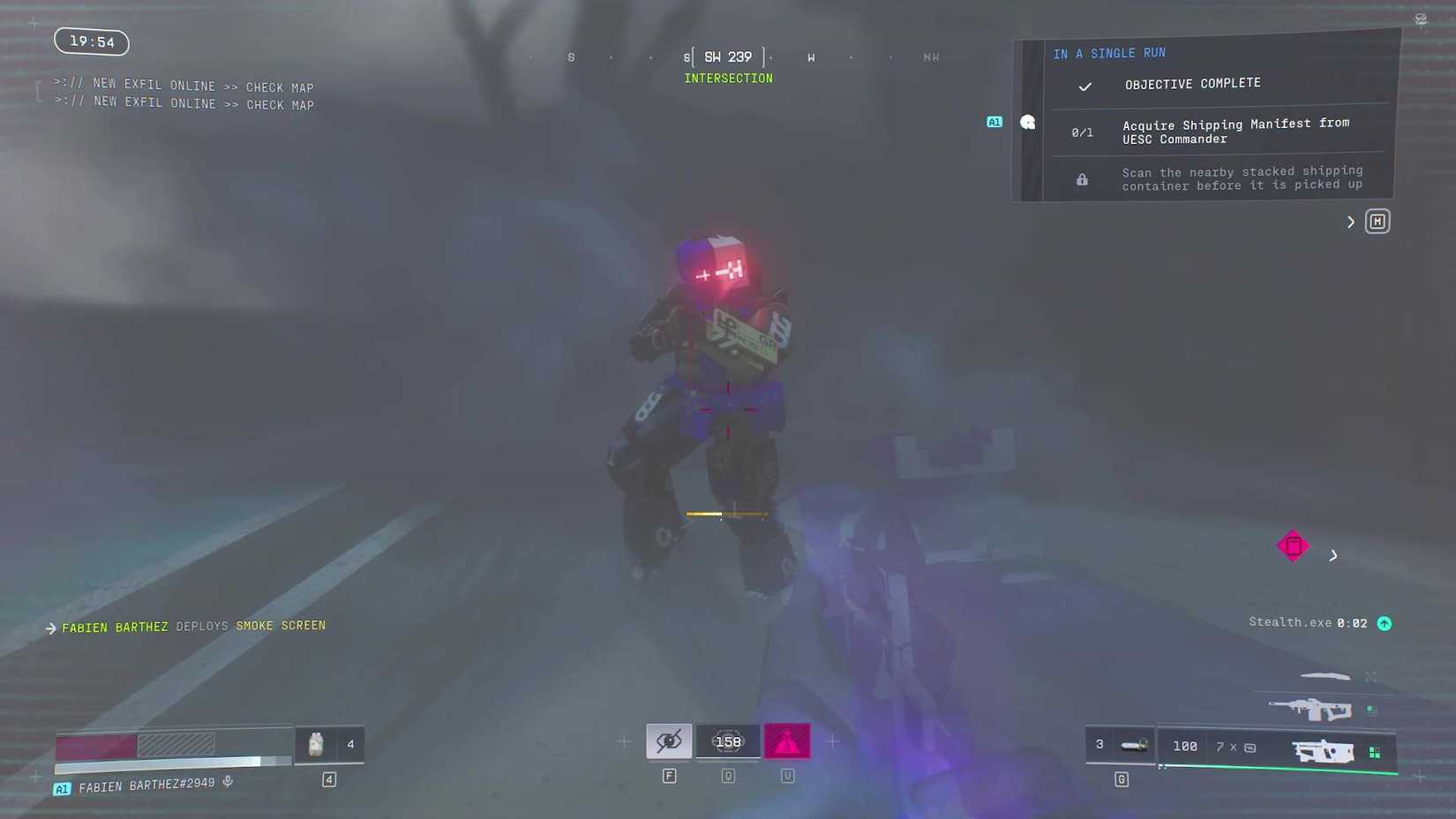Image resolution: width=1456 pixels, height=819 pixels.
Task: Select the Intersection label on the compass
Action: pos(728,78)
